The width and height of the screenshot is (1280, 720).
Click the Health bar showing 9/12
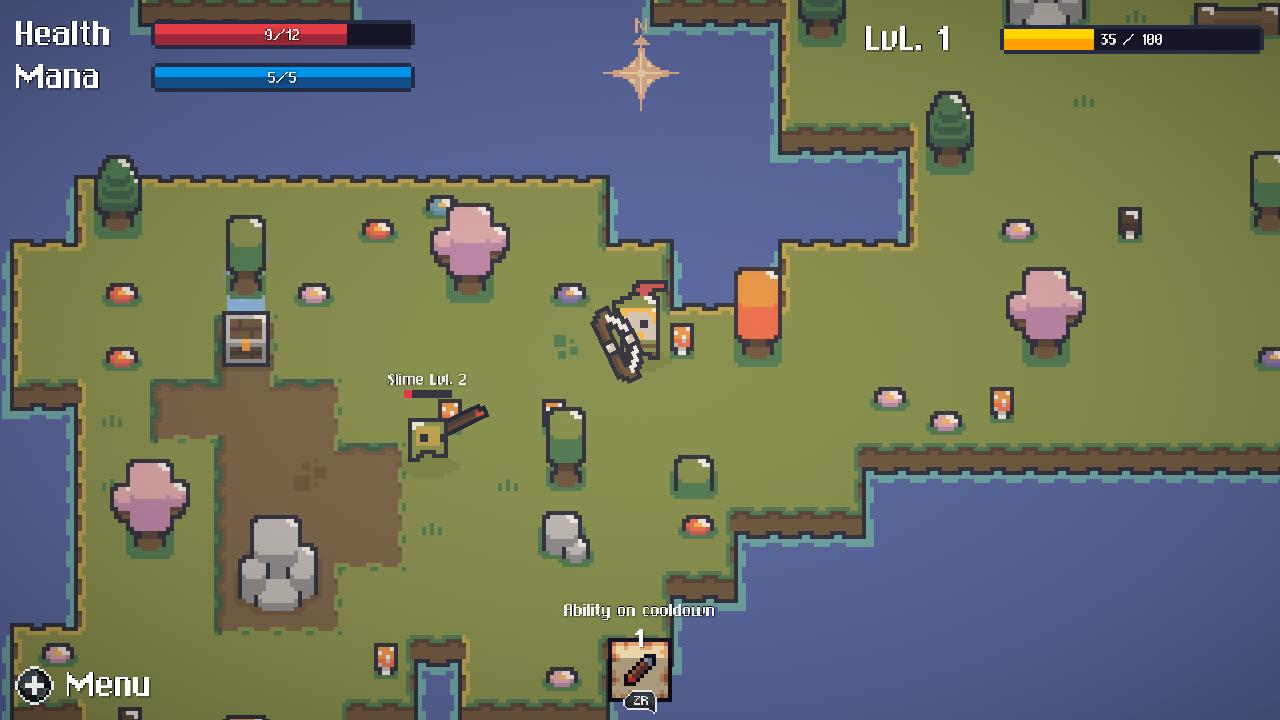282,34
